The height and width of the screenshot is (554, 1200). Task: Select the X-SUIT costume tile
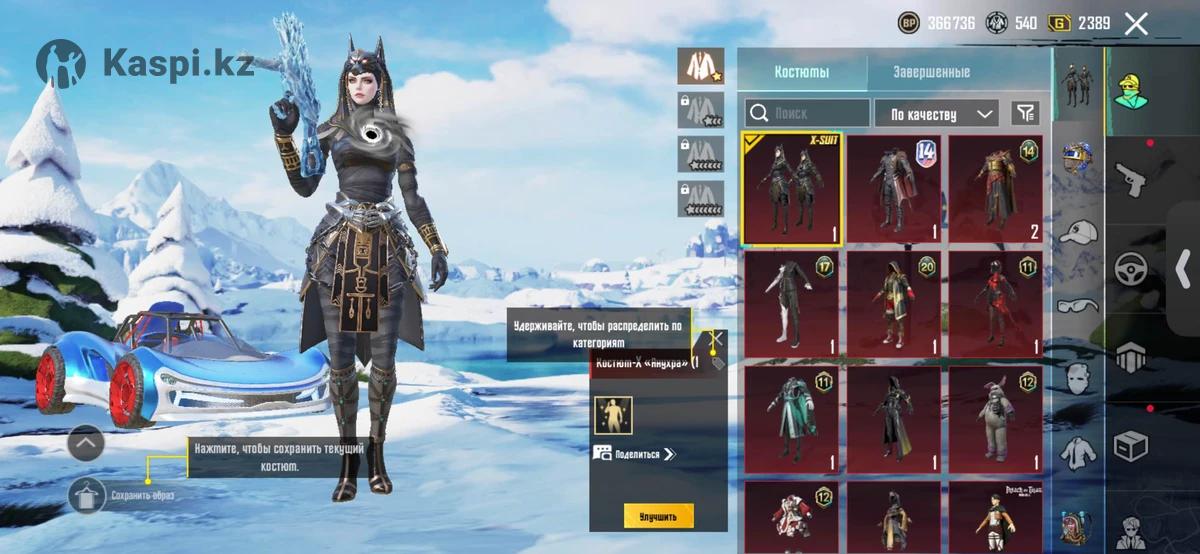(792, 189)
